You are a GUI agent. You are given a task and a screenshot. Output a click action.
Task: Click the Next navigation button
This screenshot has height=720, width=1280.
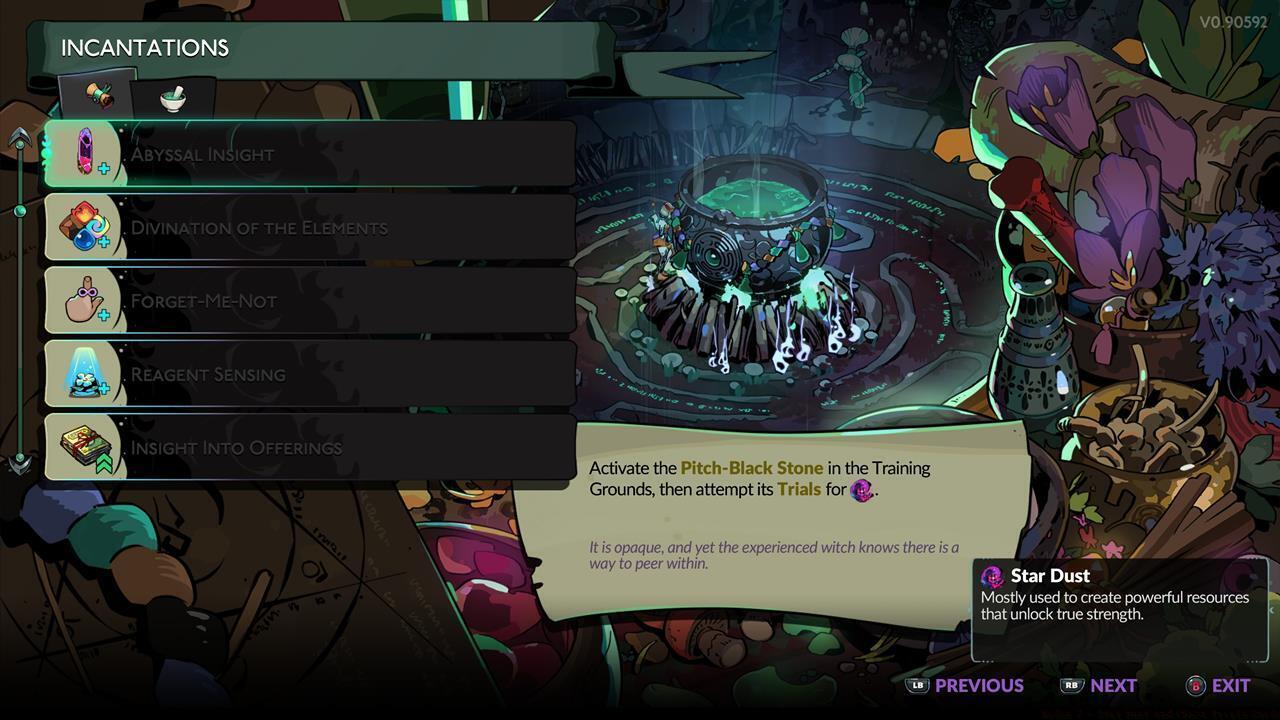(1114, 686)
